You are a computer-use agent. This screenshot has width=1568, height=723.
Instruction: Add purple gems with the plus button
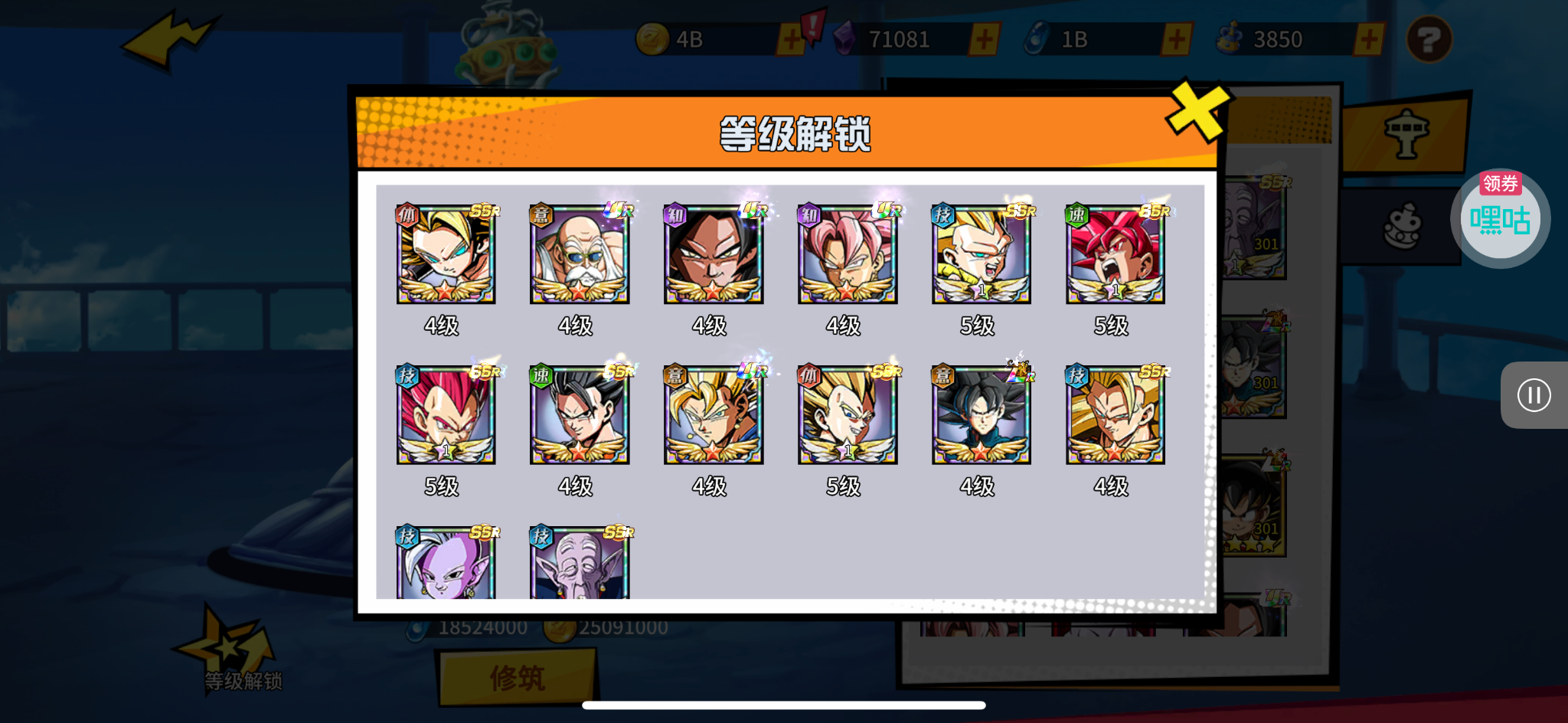[x=985, y=40]
